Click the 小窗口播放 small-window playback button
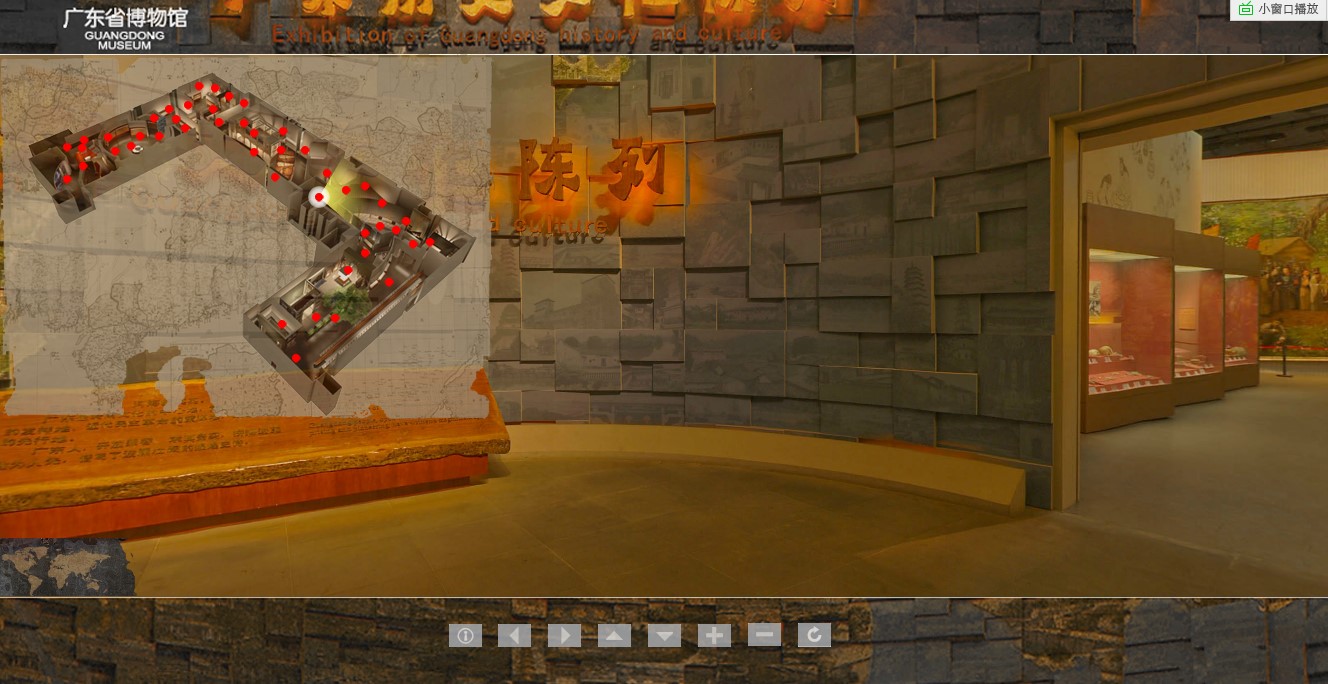Viewport: 1328px width, 684px height. 1279,9
